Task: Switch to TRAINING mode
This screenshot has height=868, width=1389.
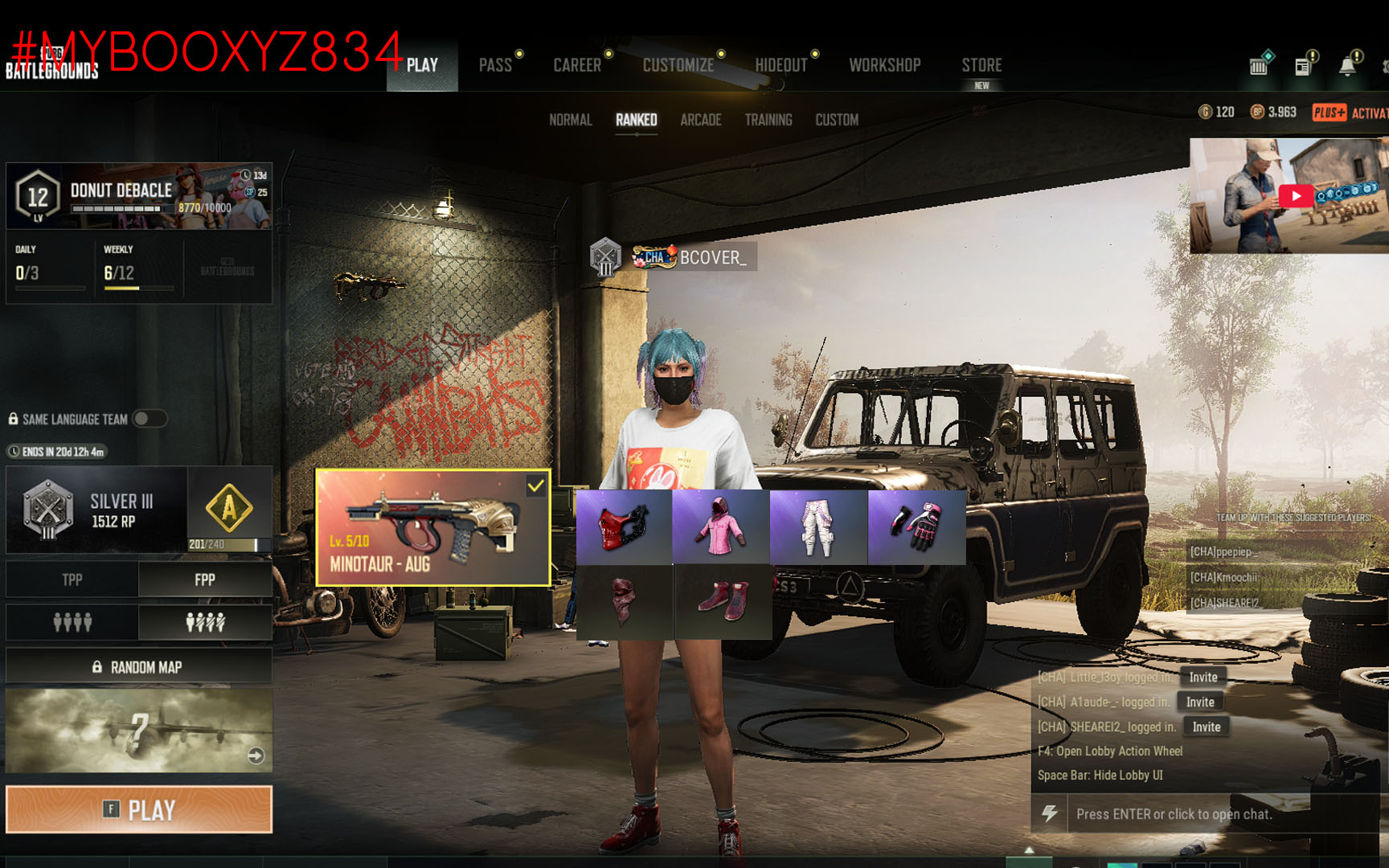Action: [768, 120]
